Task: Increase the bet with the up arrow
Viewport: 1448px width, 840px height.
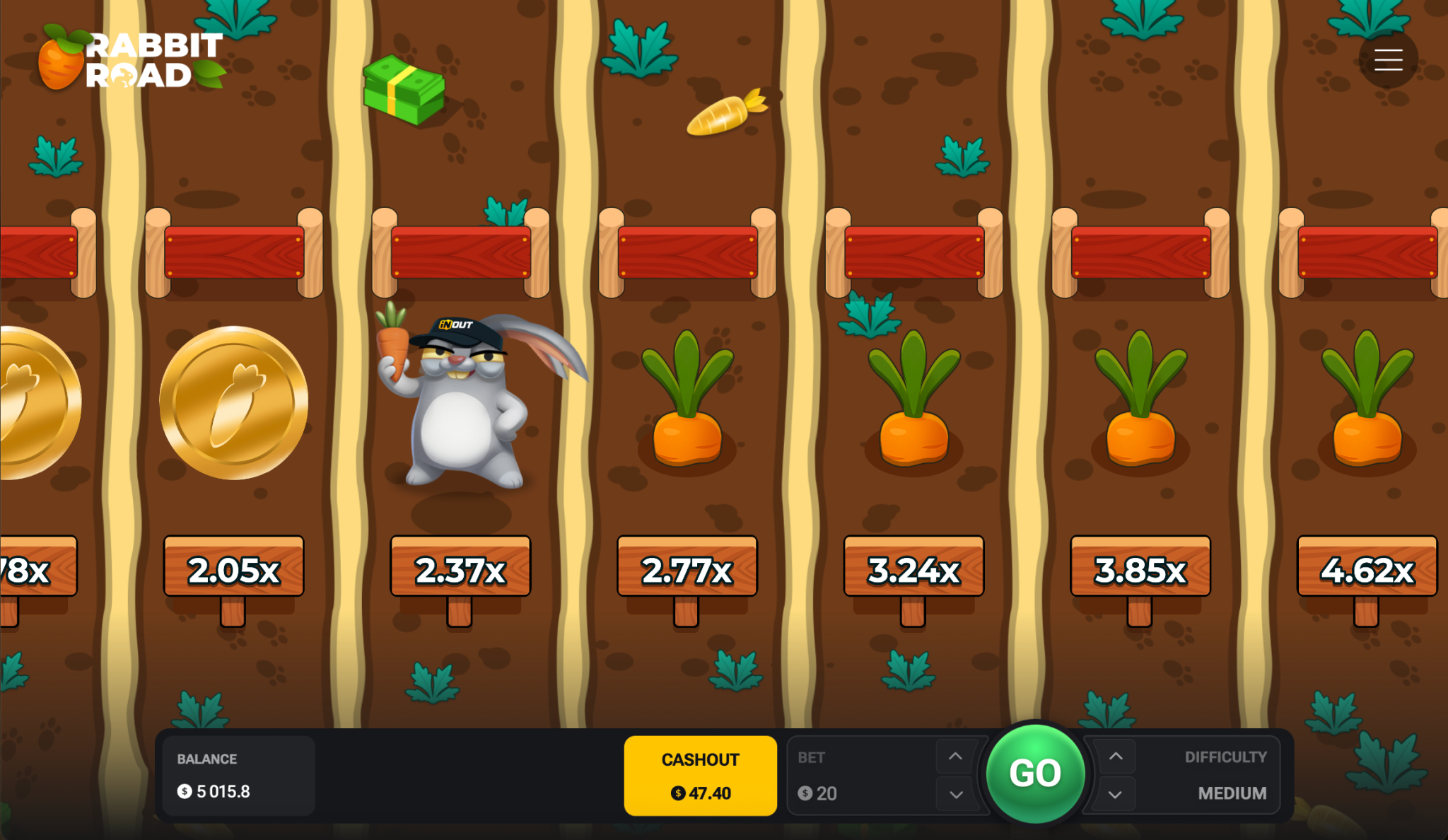Action: [x=956, y=756]
